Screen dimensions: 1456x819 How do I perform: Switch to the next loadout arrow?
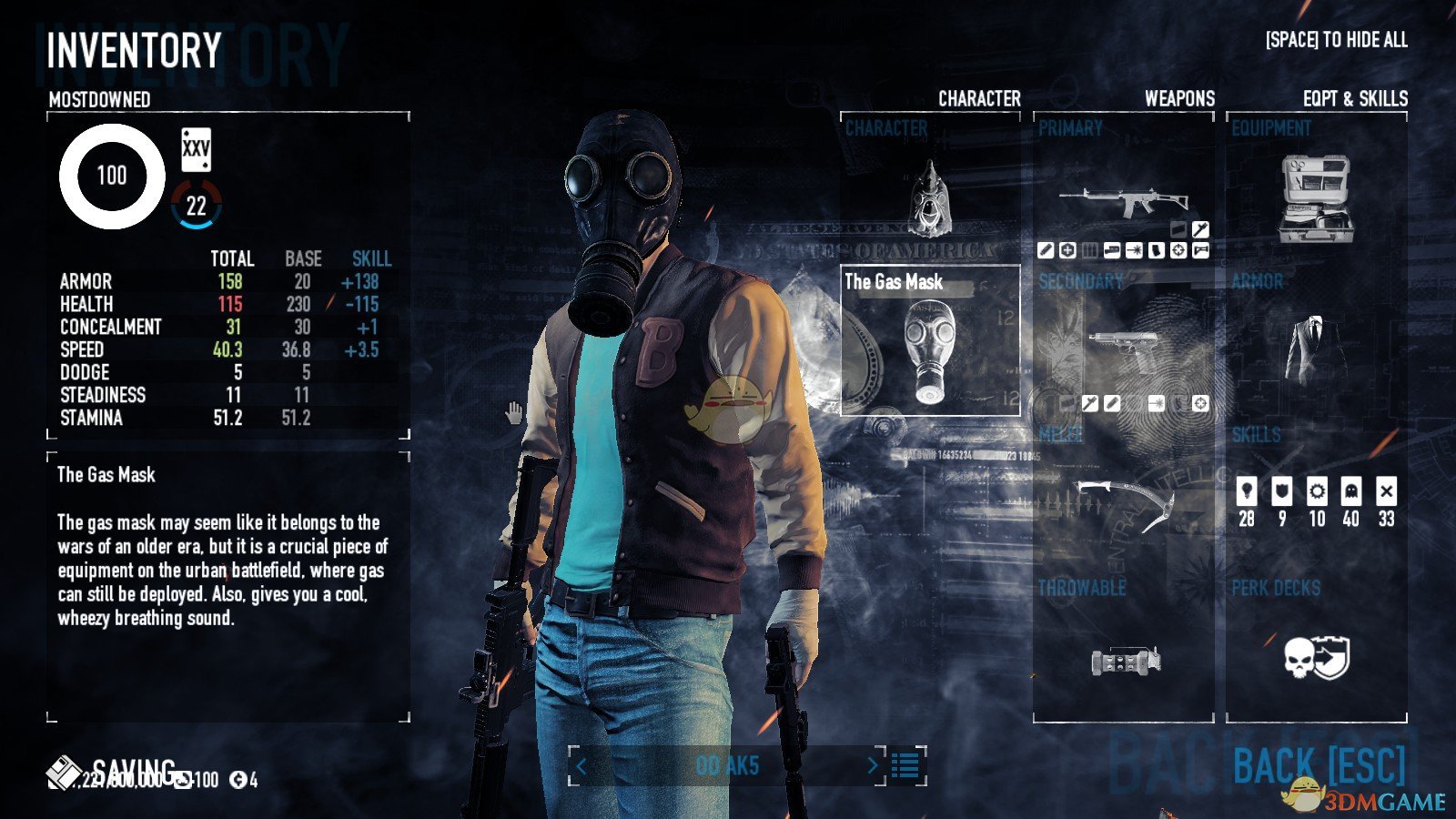pos(872,766)
